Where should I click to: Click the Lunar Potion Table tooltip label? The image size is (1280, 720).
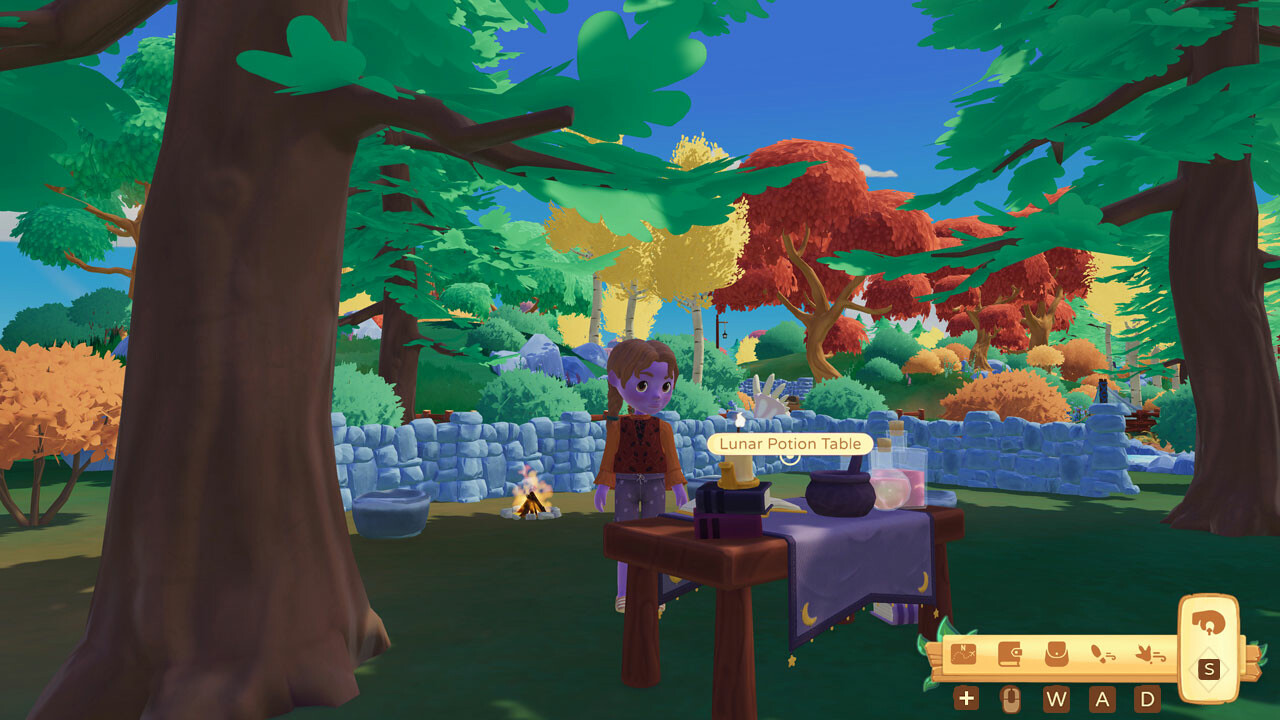click(x=789, y=443)
